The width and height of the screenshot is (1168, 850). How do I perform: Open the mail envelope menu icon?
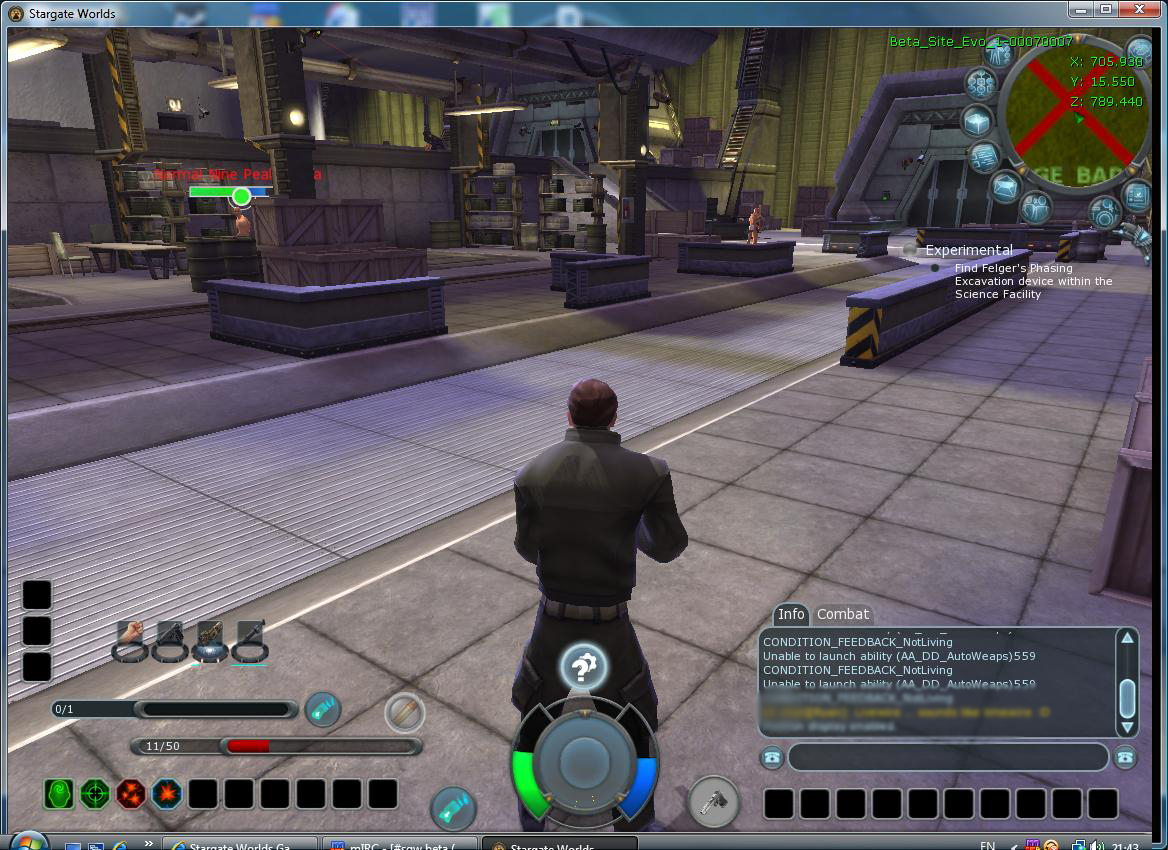pos(1007,186)
